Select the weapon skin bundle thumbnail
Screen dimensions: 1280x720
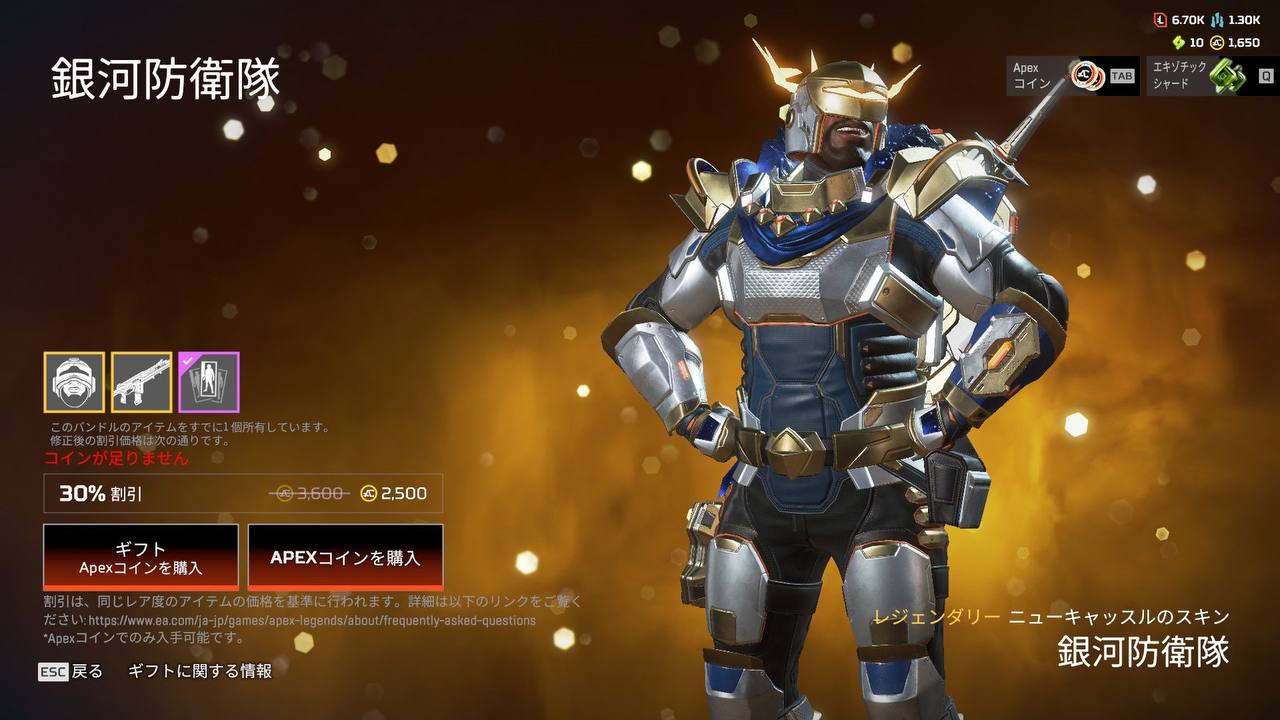point(141,382)
